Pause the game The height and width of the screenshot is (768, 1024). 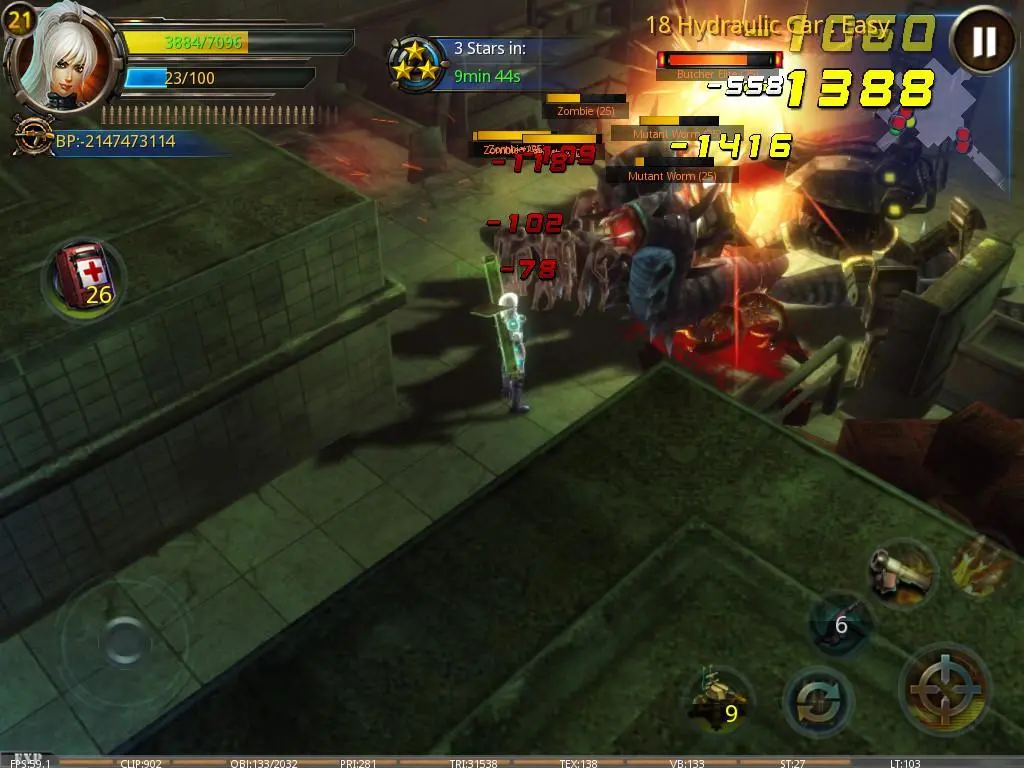[984, 42]
